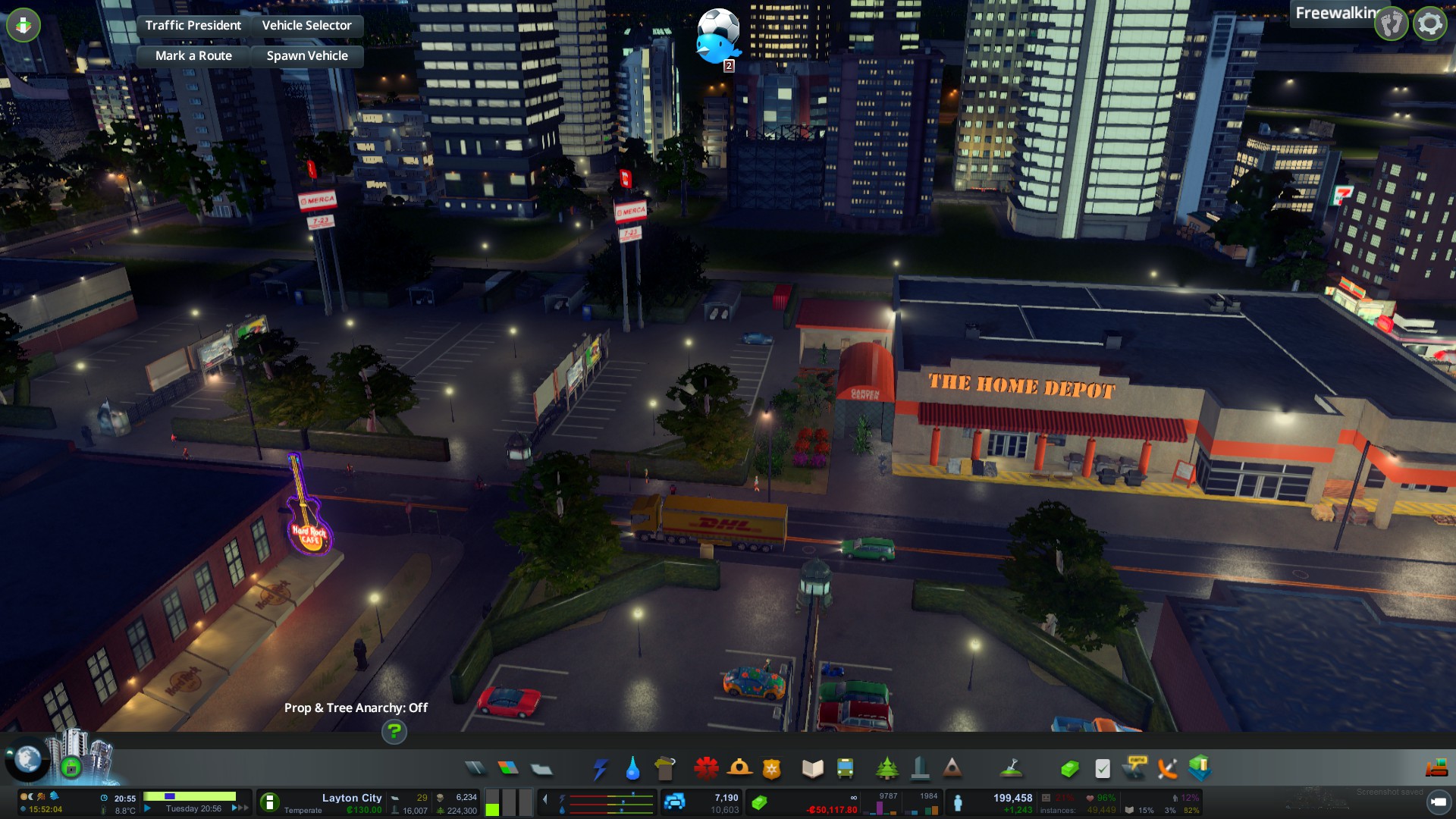
Task: Open the Electricity lightning bolt menu
Action: [600, 769]
